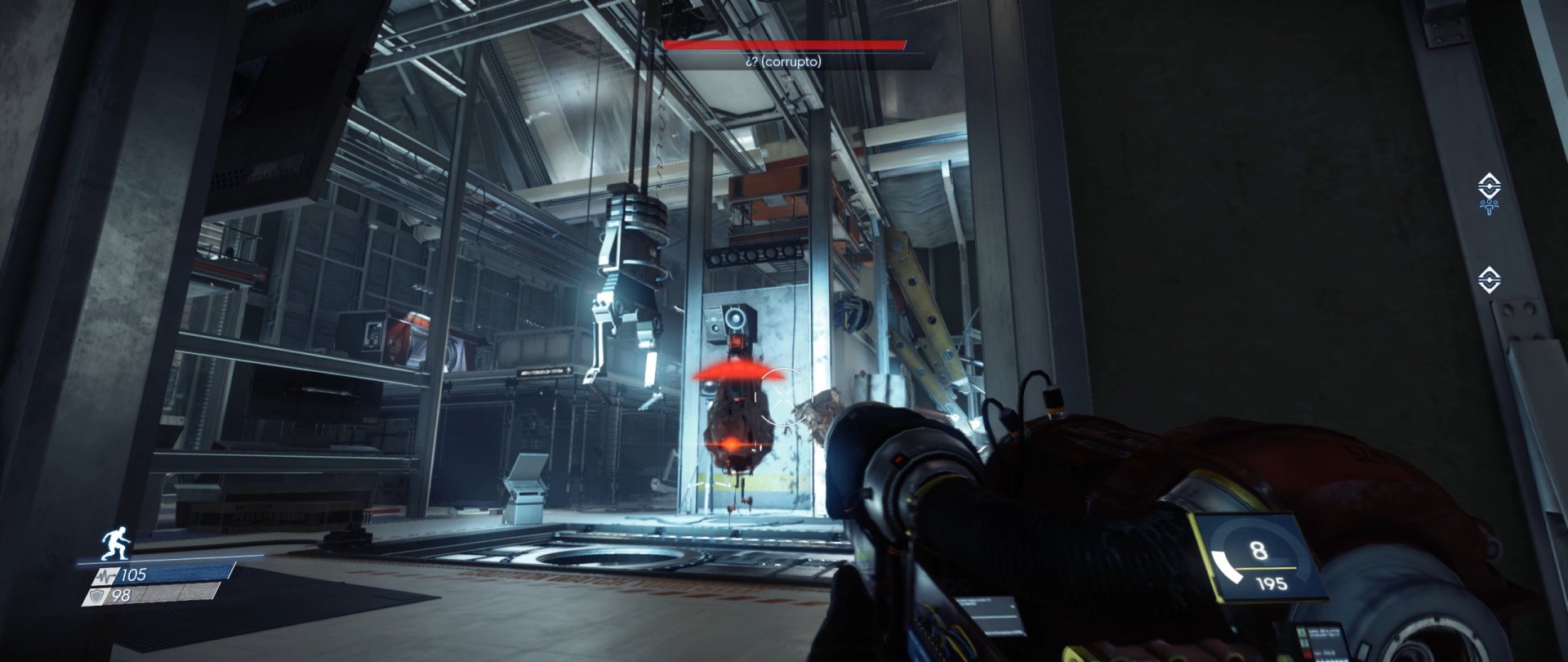1568x662 pixels.
Task: Select the blue personnel group symbol below the emblem
Action: click(1489, 206)
